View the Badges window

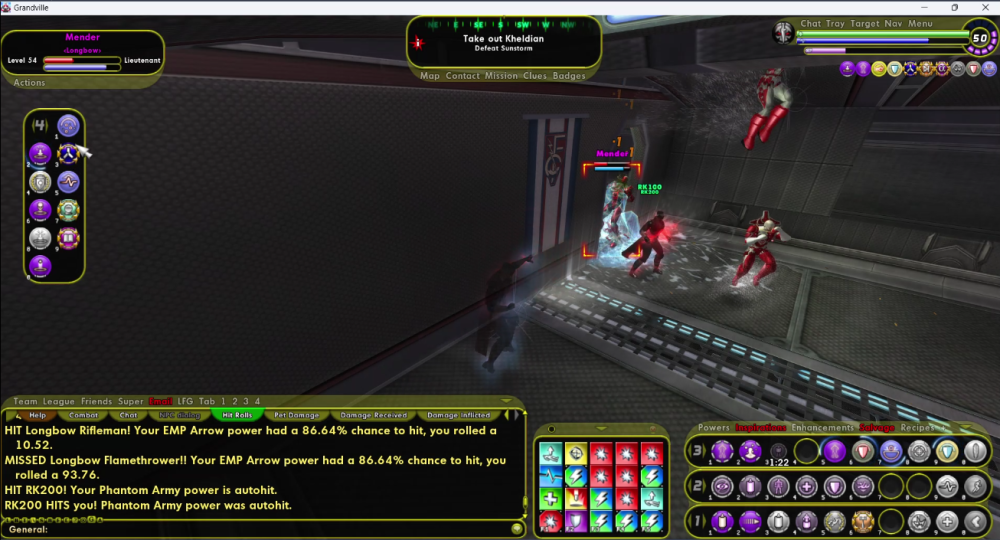tap(569, 76)
